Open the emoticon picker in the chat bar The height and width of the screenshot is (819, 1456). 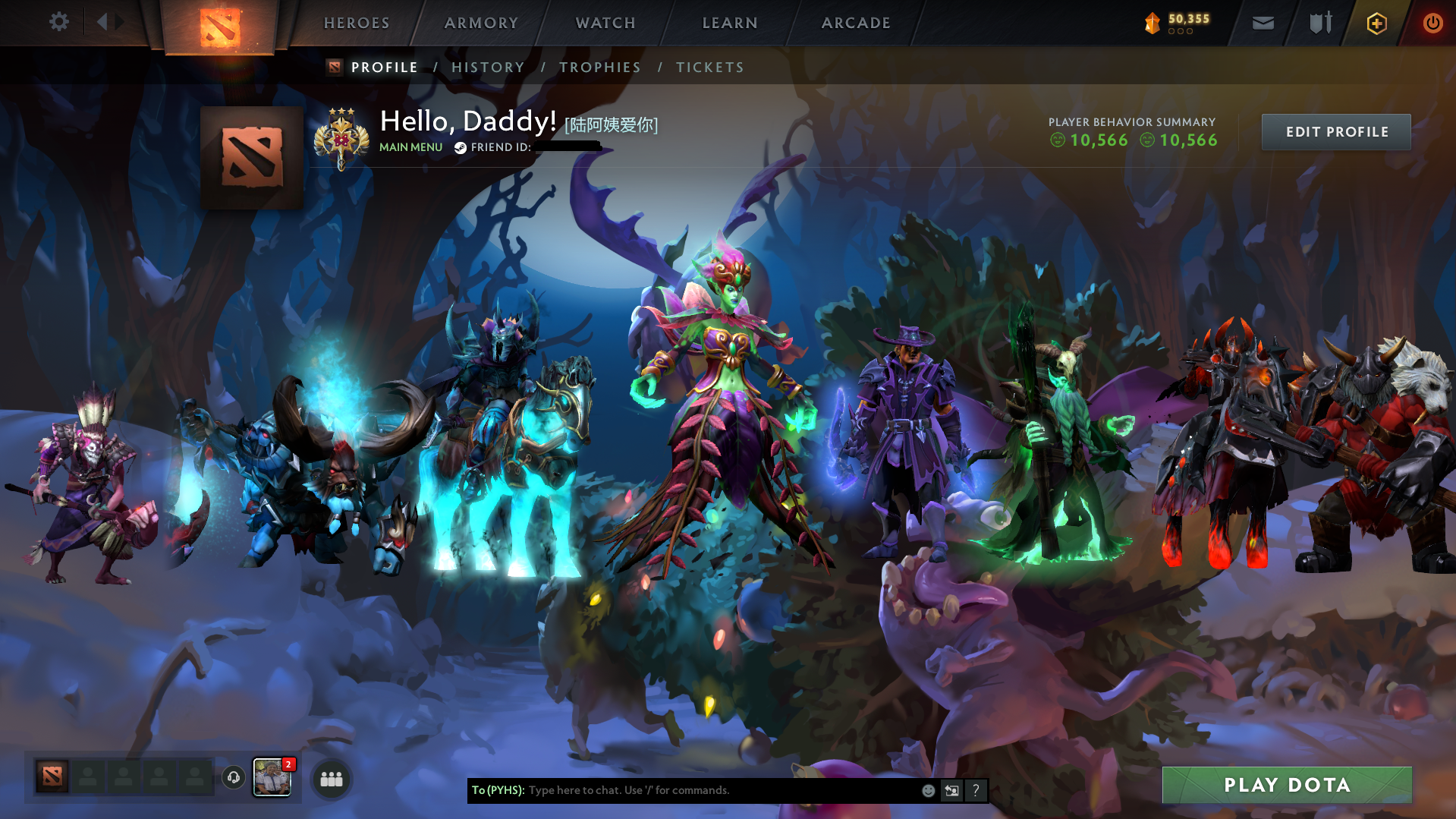(x=928, y=790)
